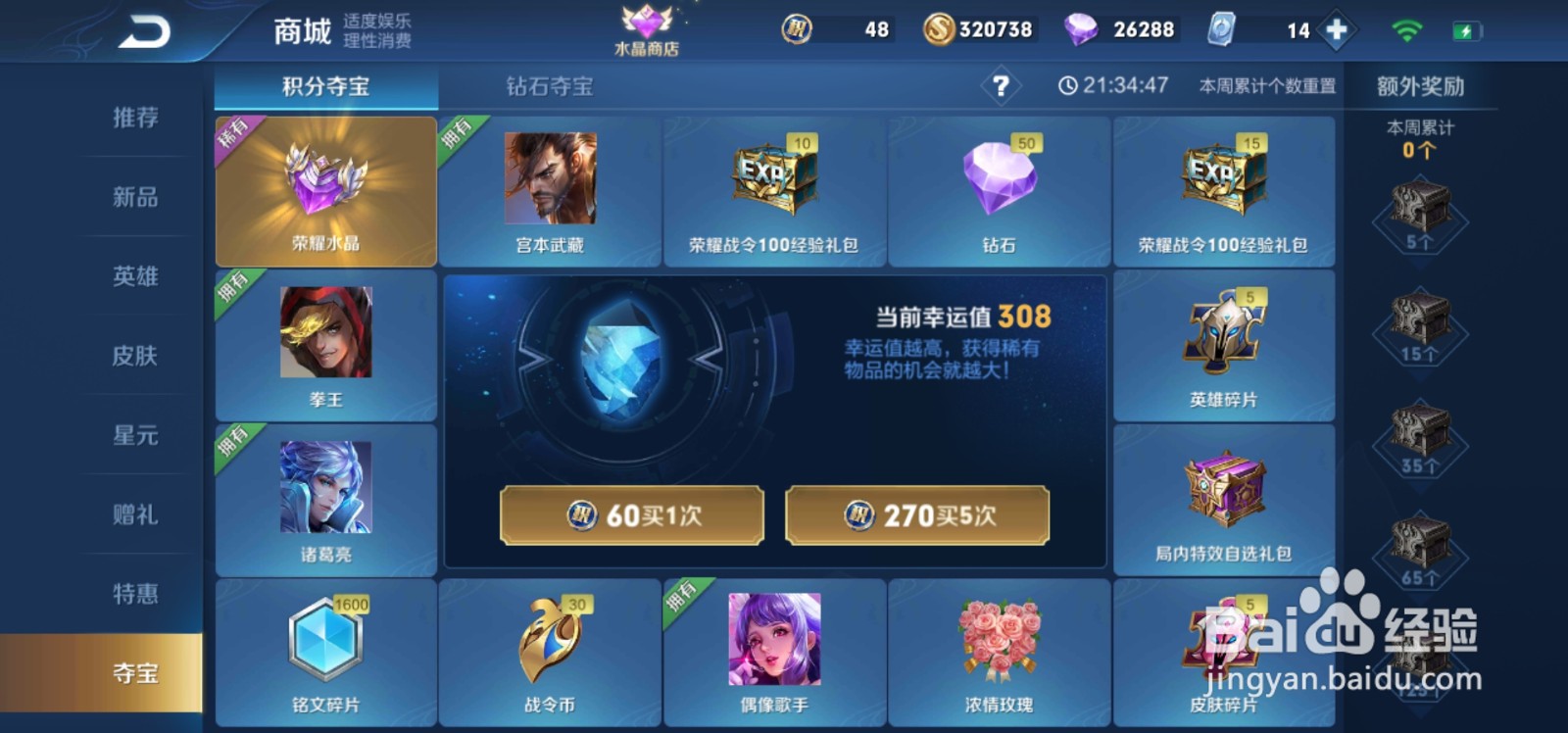This screenshot has width=1568, height=733.
Task: Open the 水晶商店 crystal shop icon
Action: [647, 27]
